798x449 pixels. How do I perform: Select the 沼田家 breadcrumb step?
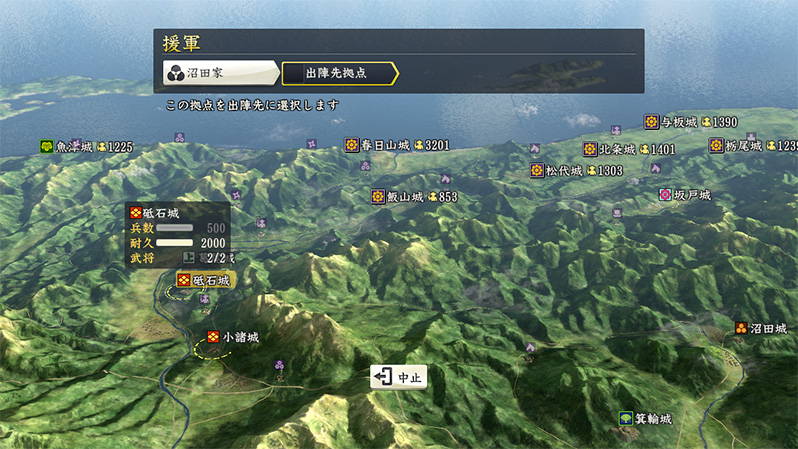tap(220, 73)
